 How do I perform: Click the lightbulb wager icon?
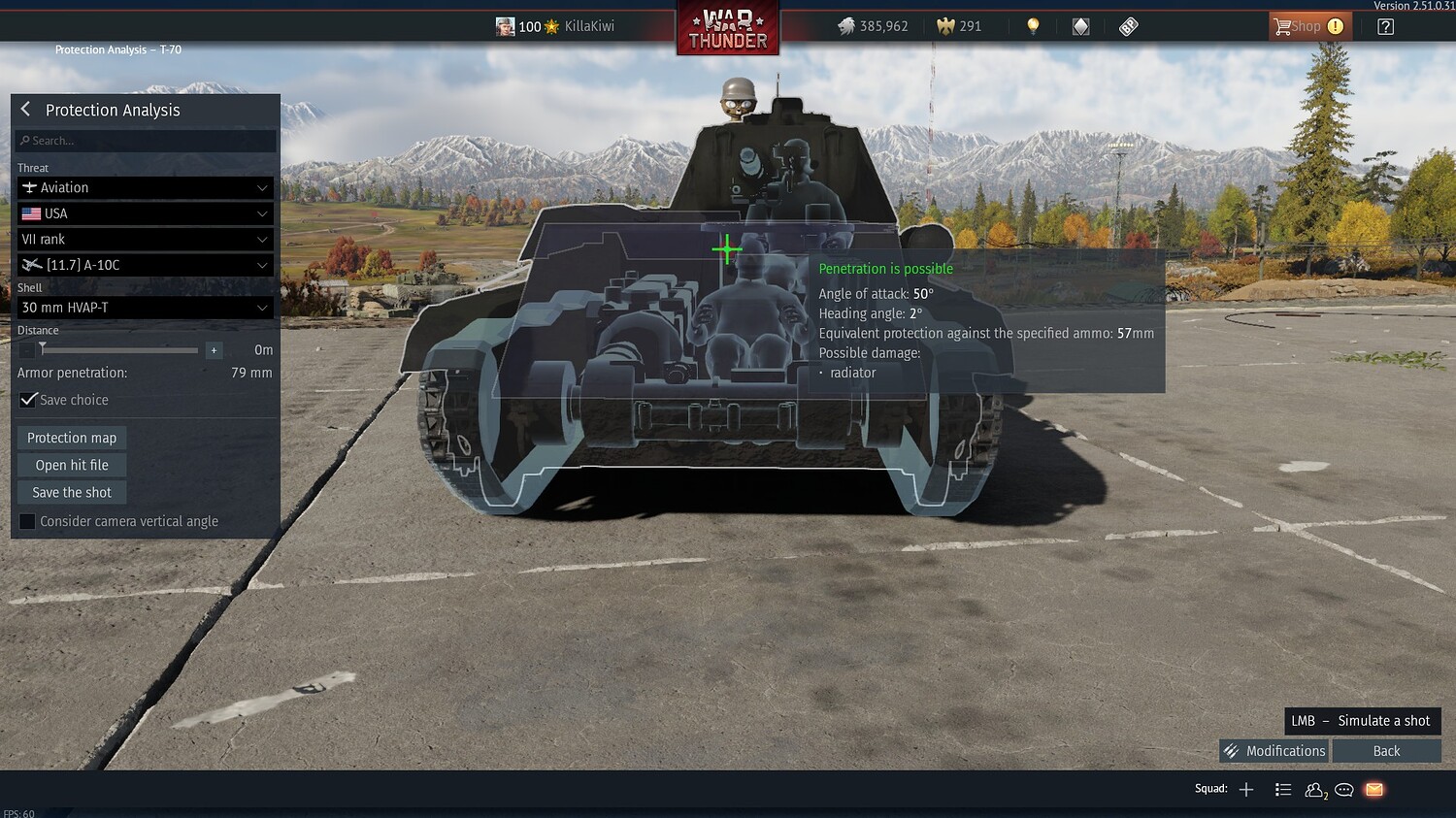point(1033,25)
